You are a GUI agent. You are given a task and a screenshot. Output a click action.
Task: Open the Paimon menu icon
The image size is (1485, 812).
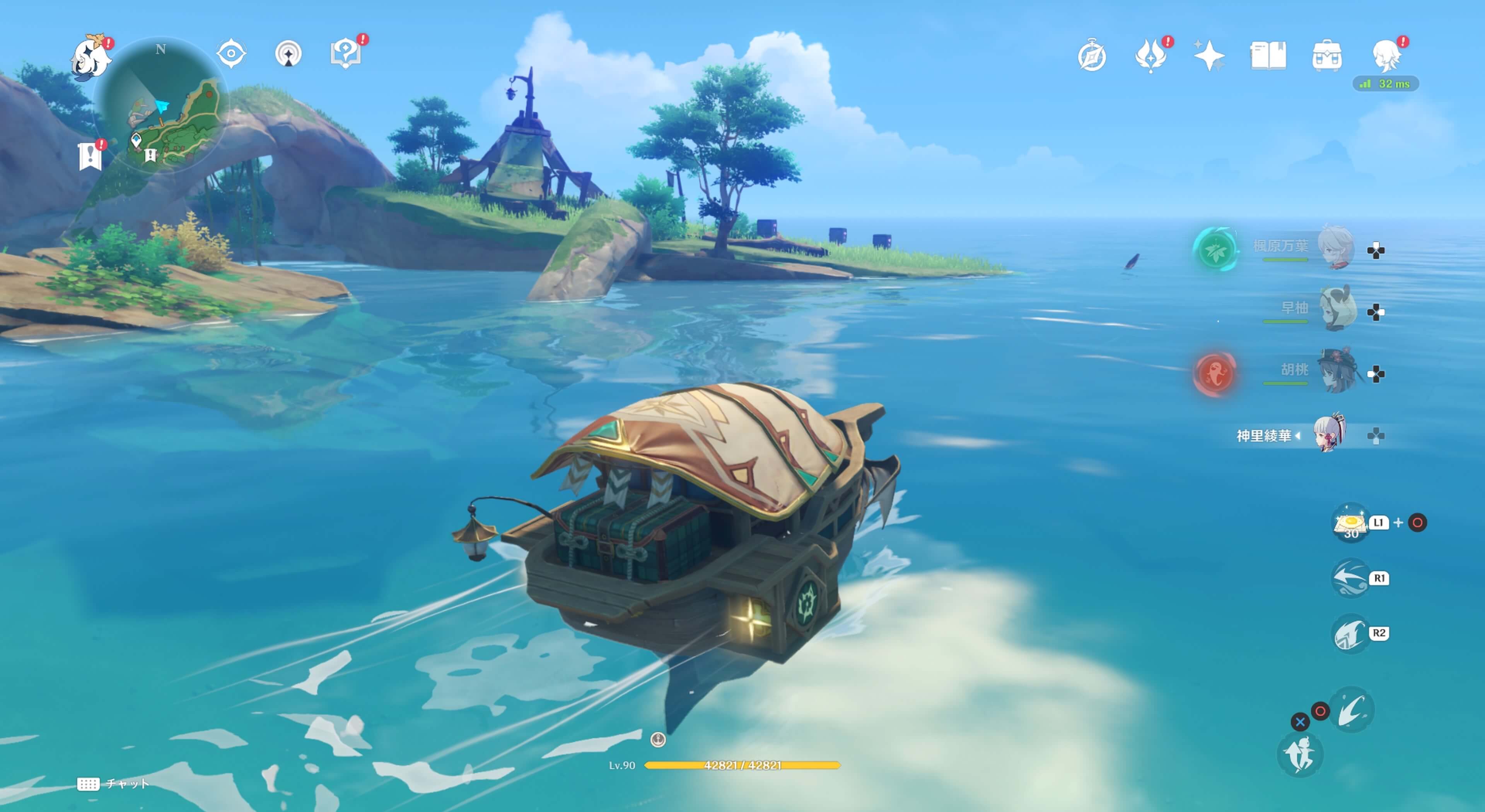90,56
